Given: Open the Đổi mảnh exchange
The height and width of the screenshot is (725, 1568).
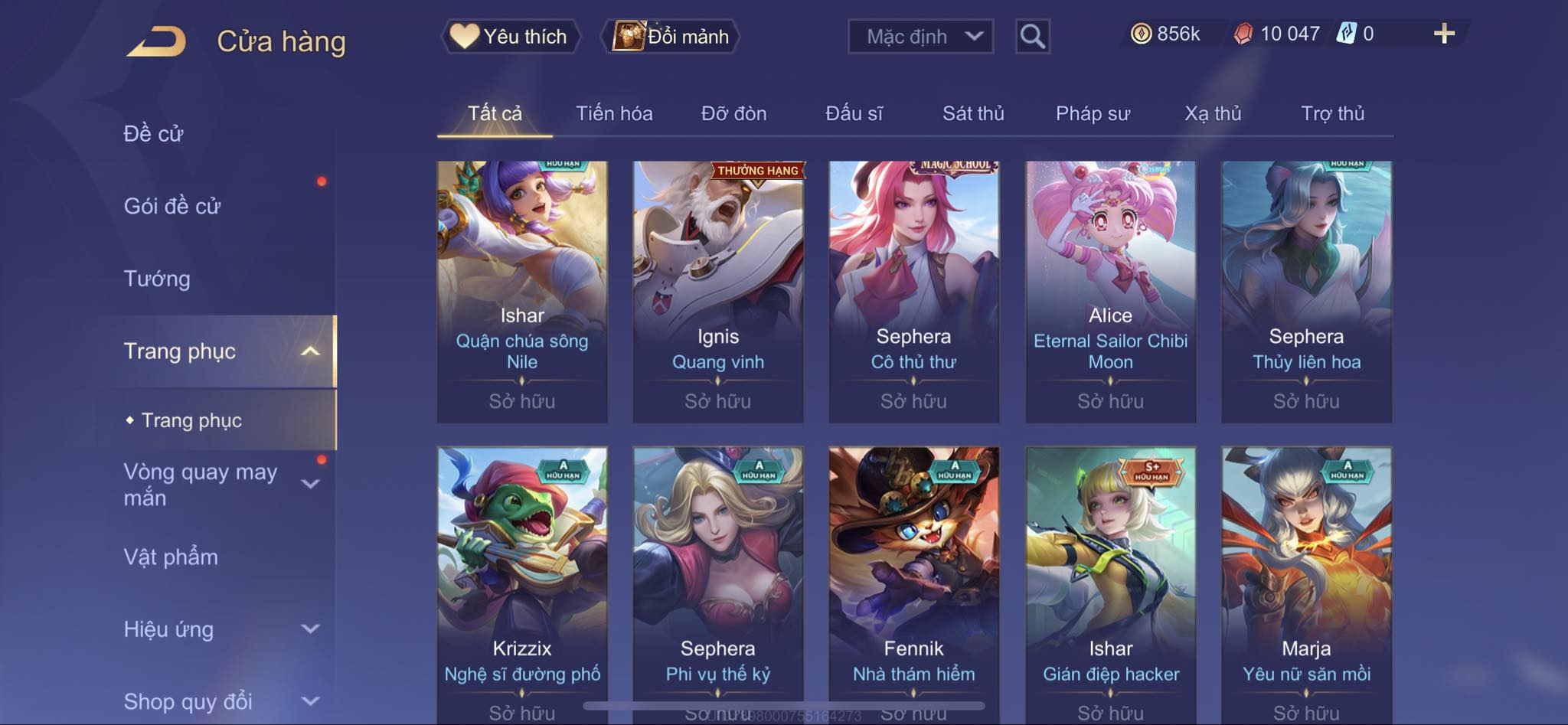Looking at the screenshot, I should tap(671, 37).
